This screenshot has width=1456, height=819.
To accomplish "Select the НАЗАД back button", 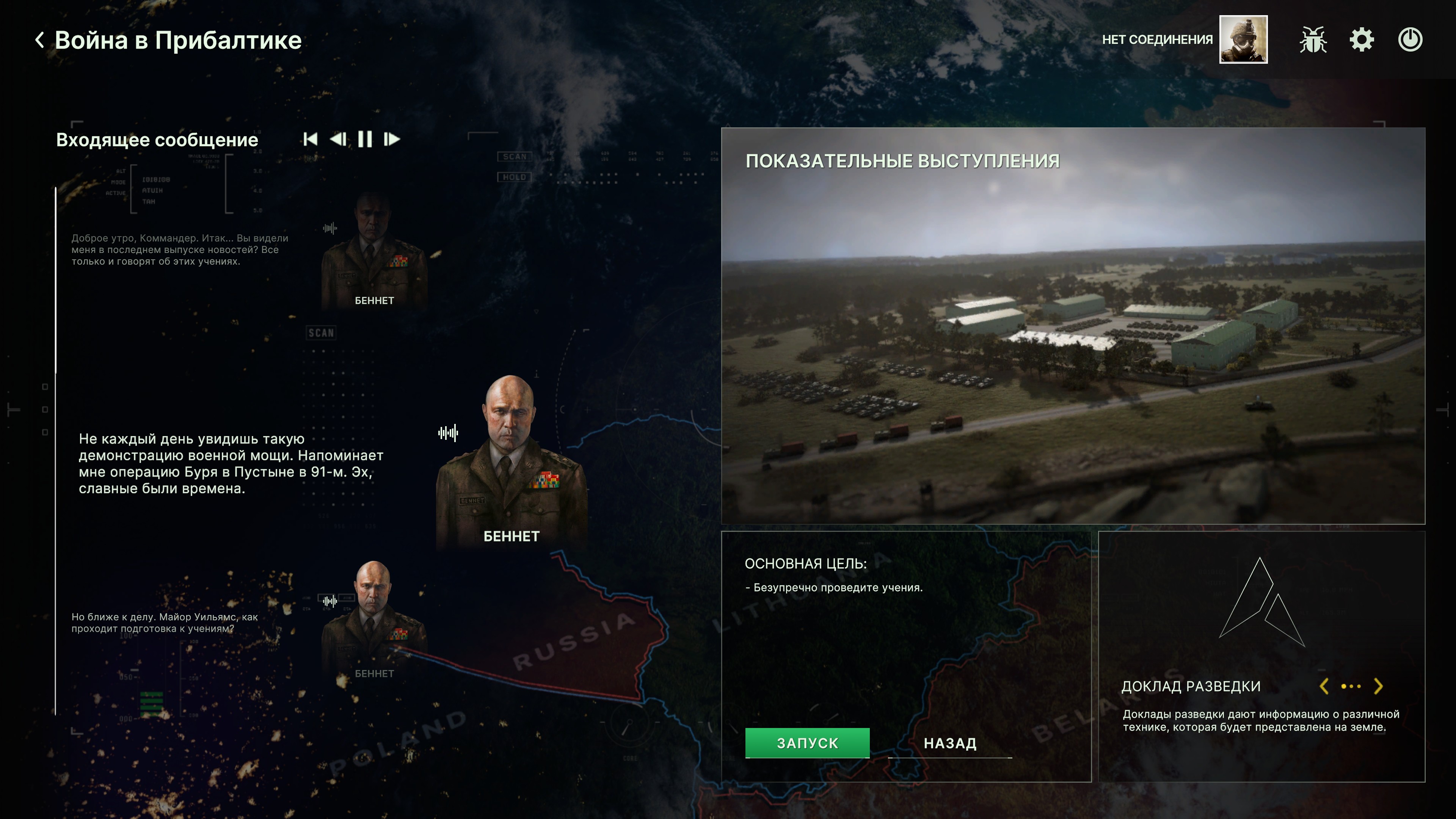I will tap(949, 743).
